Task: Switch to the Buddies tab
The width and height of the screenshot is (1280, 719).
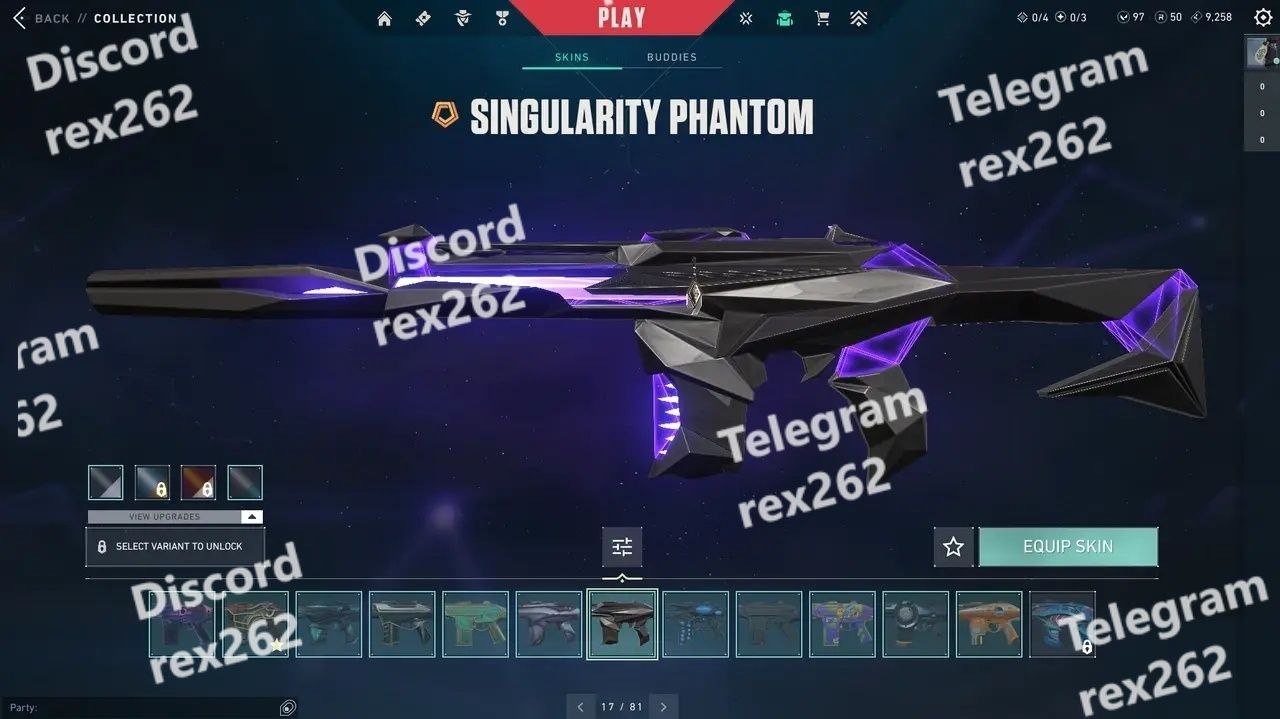Action: (671, 57)
